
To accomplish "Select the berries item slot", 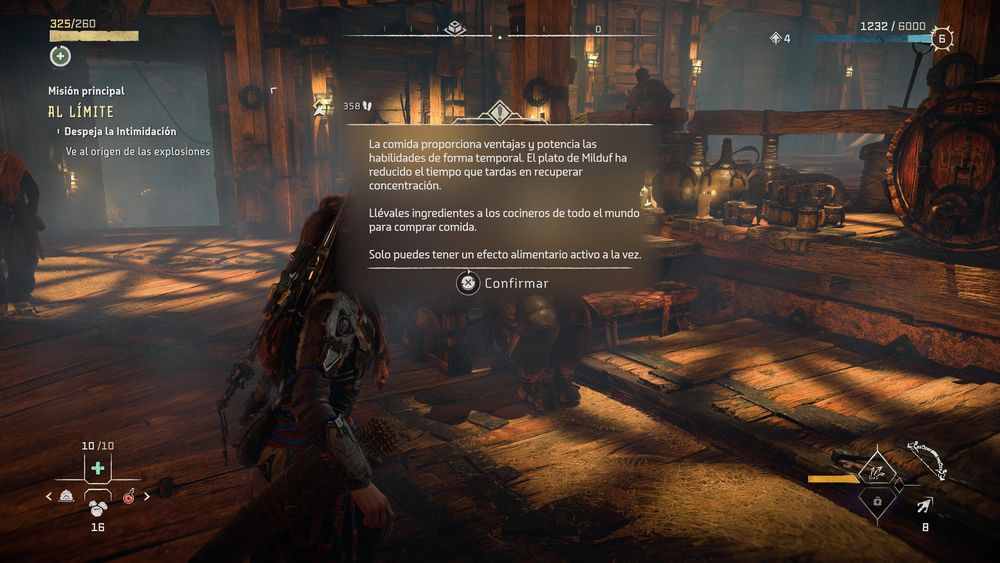I will pyautogui.click(x=97, y=506).
